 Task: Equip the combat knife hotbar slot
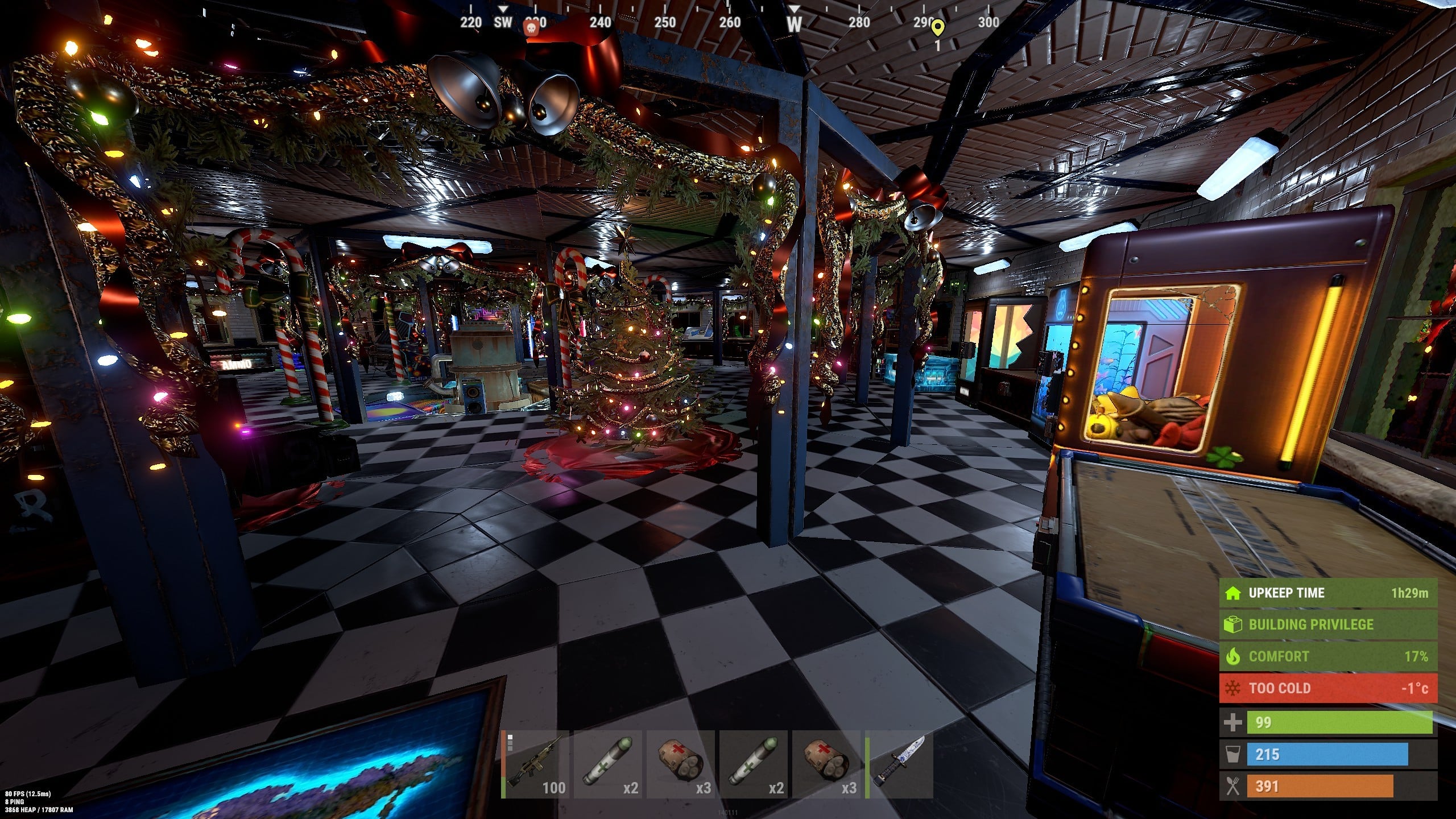(899, 765)
